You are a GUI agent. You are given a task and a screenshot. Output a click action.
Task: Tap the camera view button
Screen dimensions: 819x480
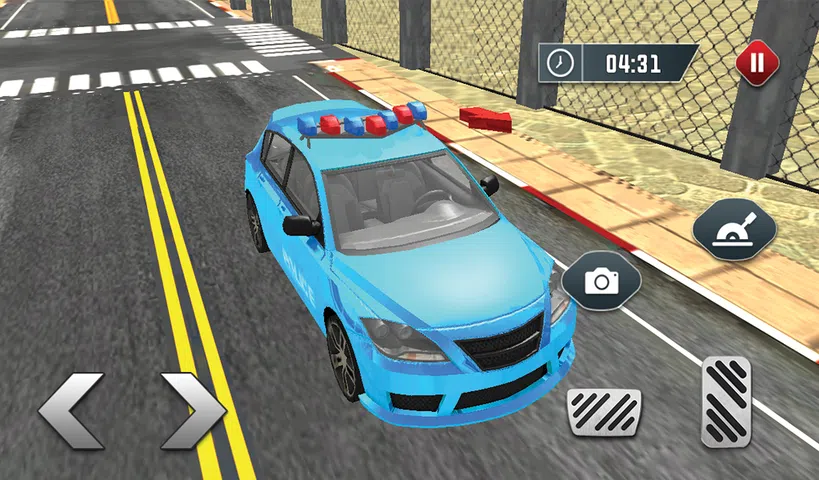click(601, 281)
